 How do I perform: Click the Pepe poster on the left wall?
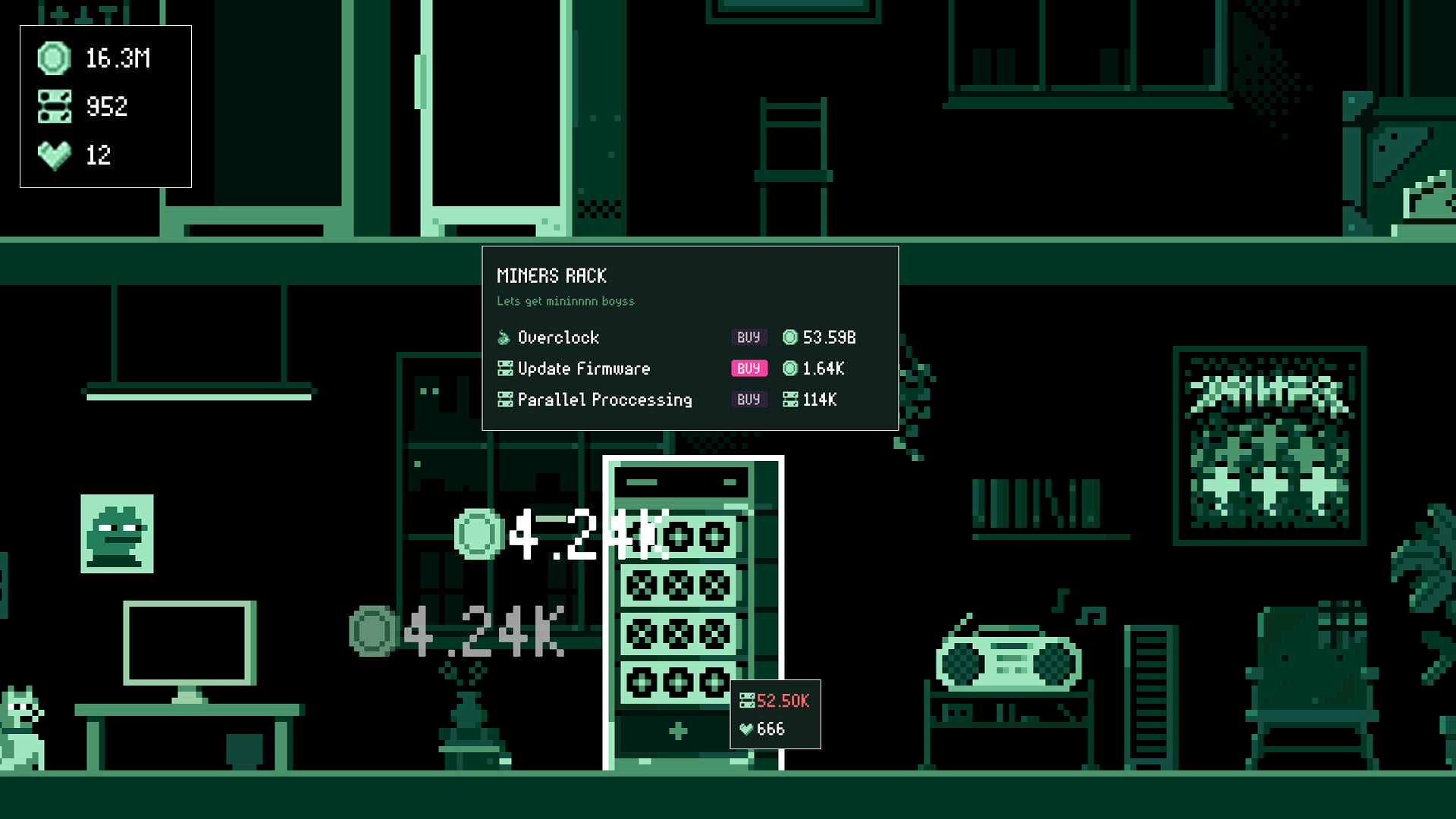117,533
